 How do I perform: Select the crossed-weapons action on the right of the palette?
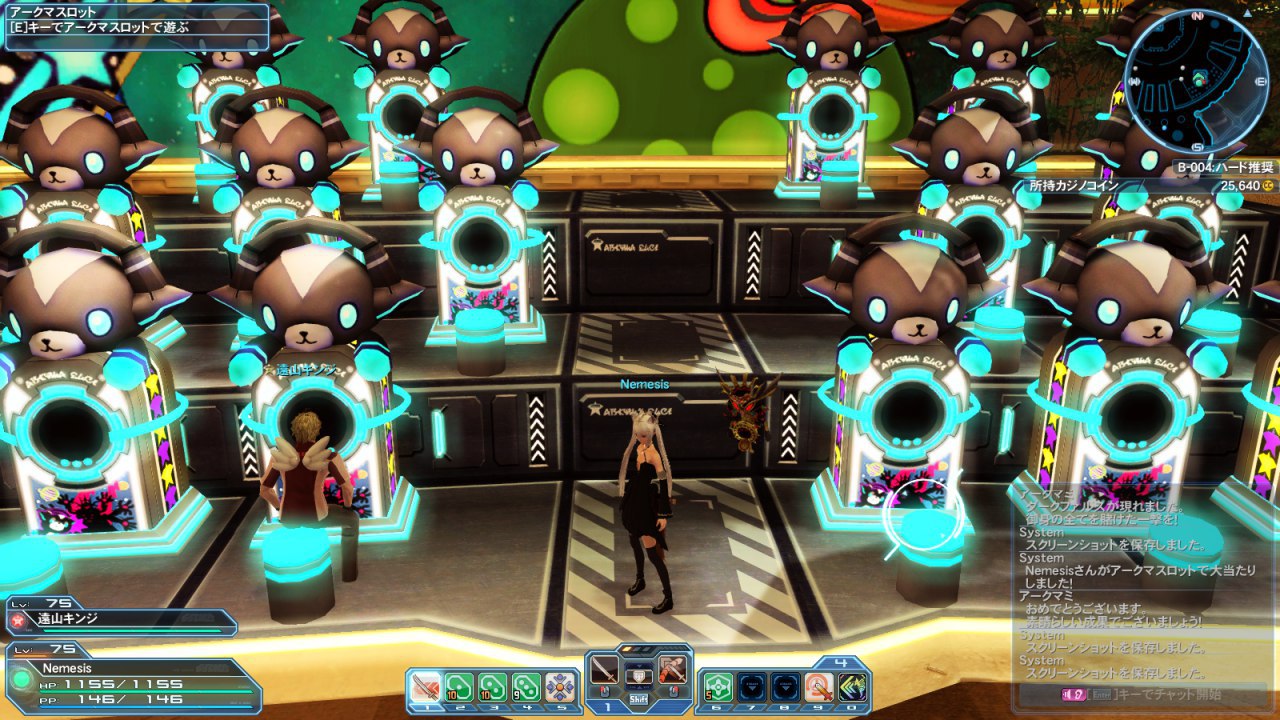click(x=673, y=669)
